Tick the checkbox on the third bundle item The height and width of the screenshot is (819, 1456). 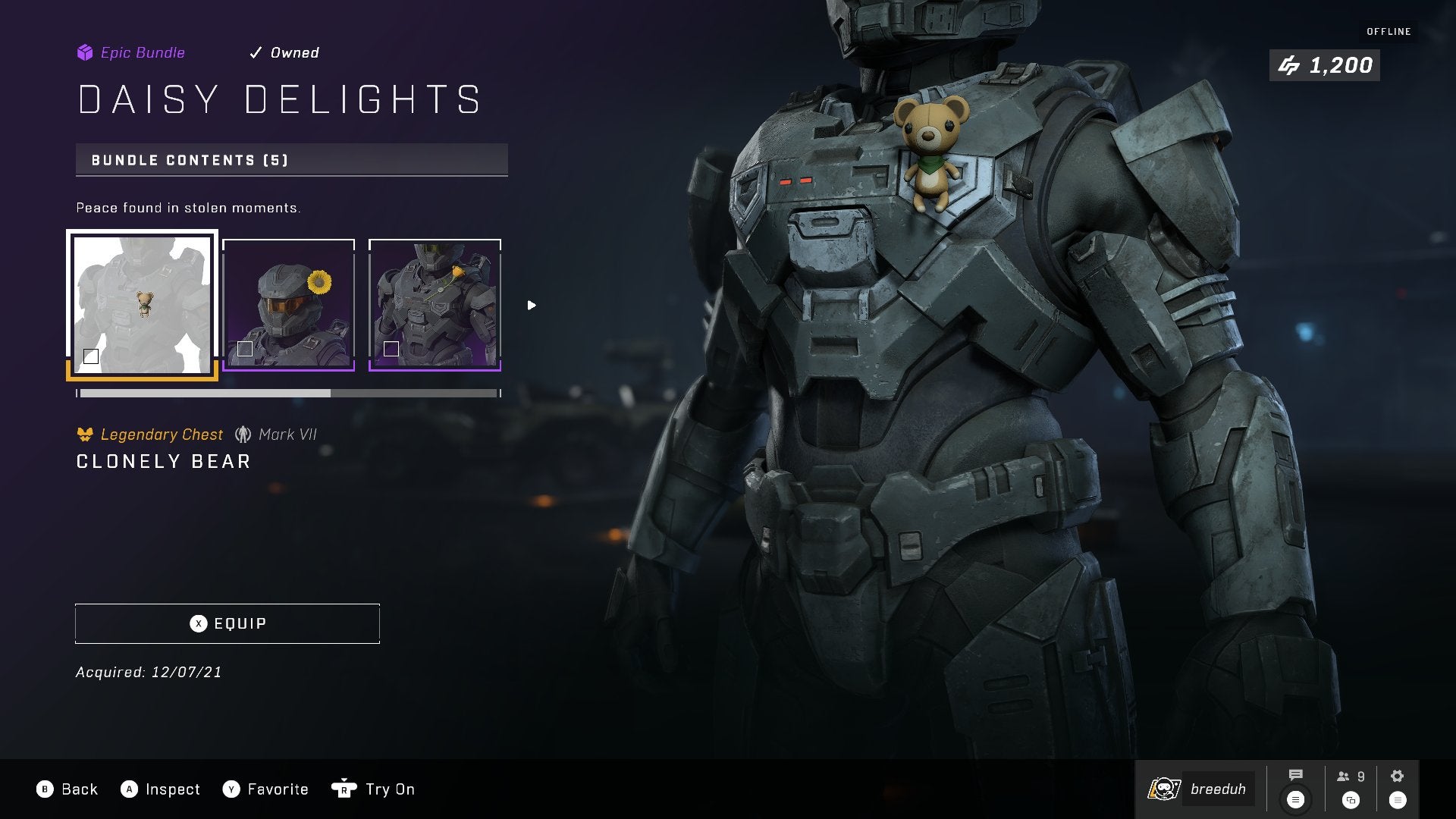[x=391, y=350]
